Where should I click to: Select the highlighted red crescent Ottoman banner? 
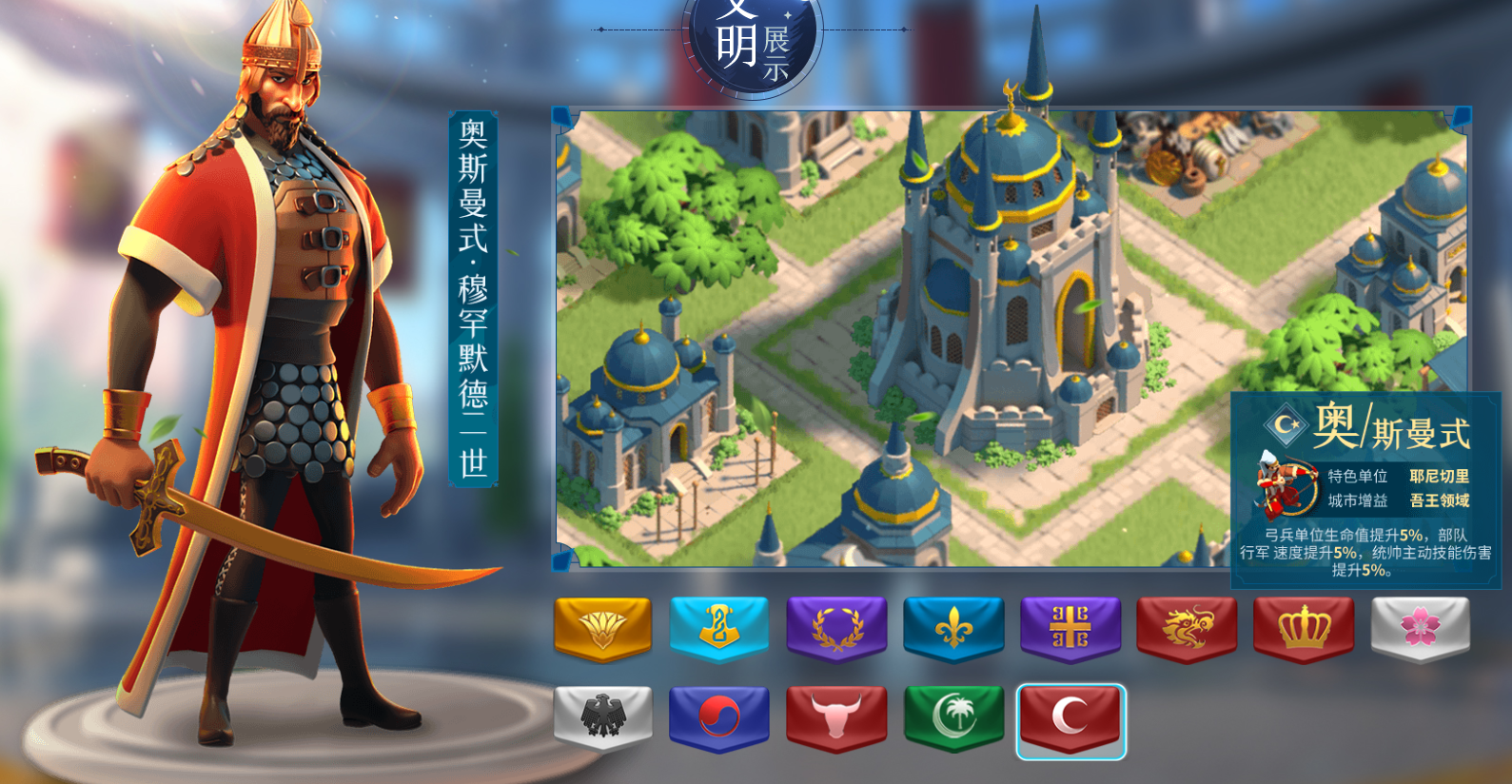coord(1070,718)
